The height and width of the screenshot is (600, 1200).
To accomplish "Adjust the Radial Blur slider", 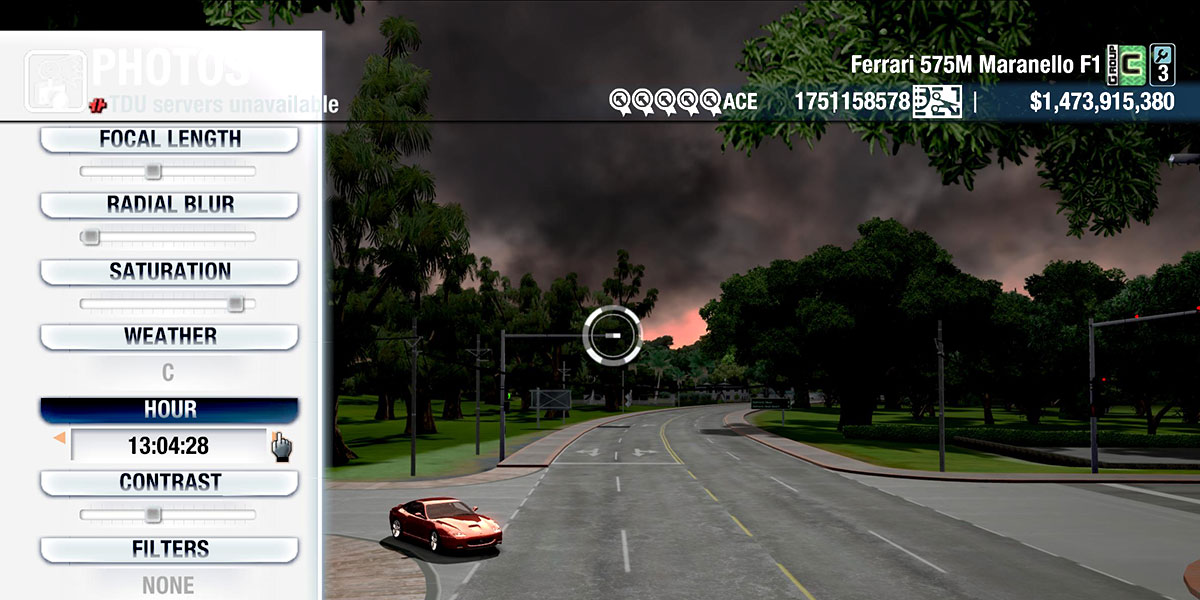I will pos(91,237).
